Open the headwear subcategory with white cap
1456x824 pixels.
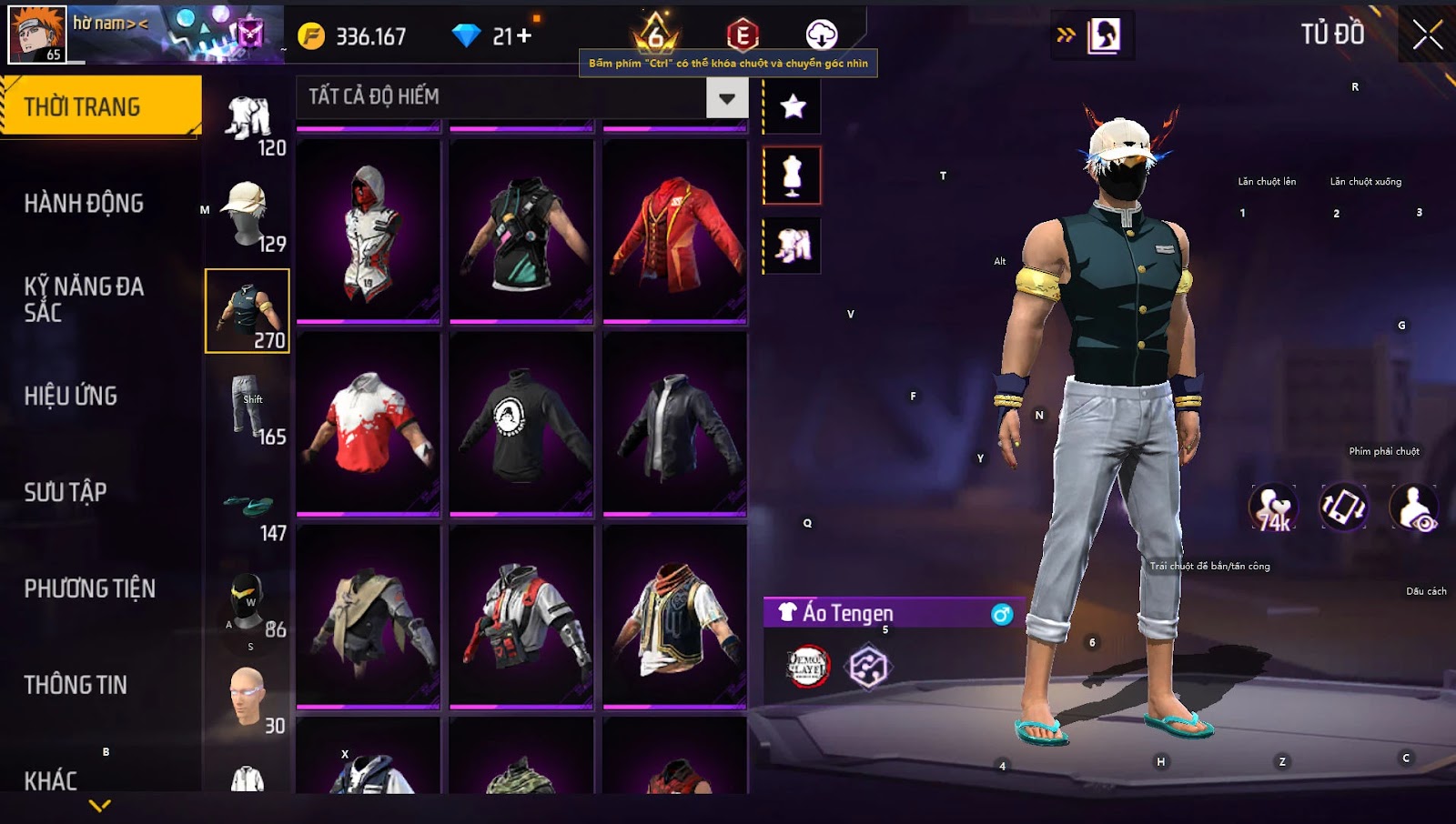248,215
